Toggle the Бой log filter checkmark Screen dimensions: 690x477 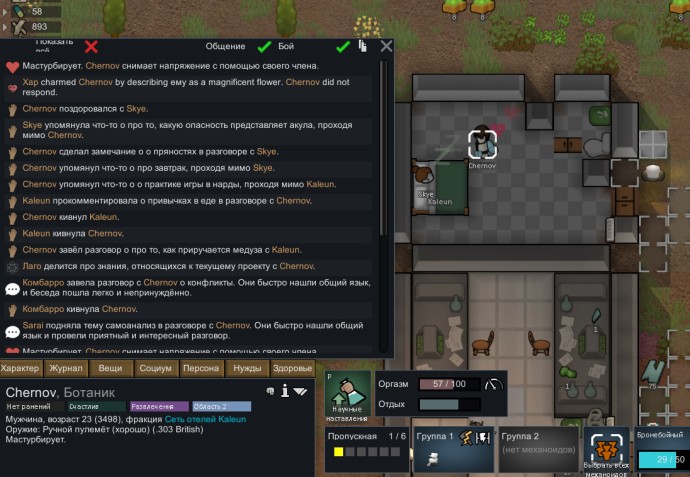pyautogui.click(x=343, y=46)
